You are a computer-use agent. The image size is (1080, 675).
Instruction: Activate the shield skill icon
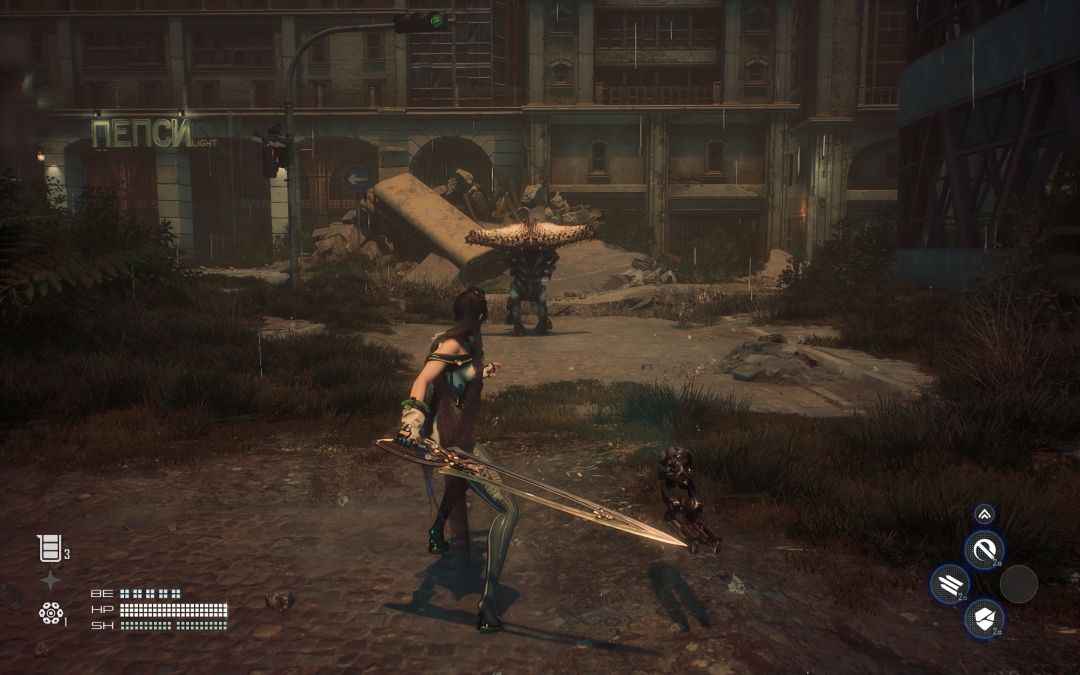click(983, 618)
